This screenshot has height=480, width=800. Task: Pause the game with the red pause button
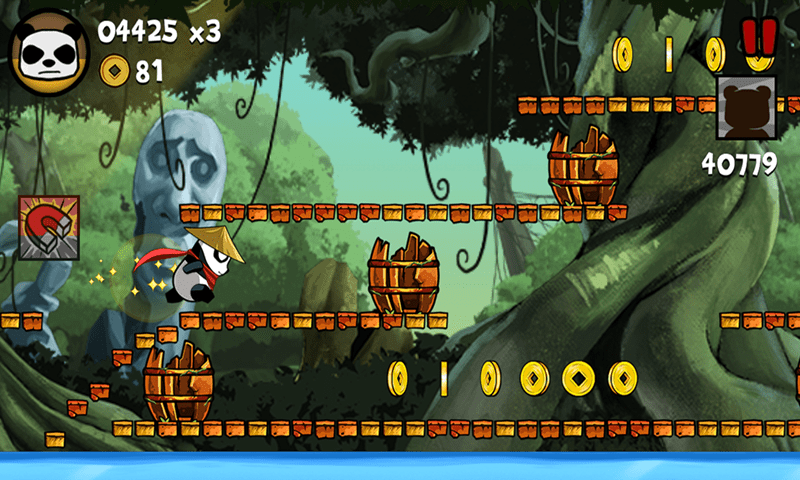click(759, 37)
